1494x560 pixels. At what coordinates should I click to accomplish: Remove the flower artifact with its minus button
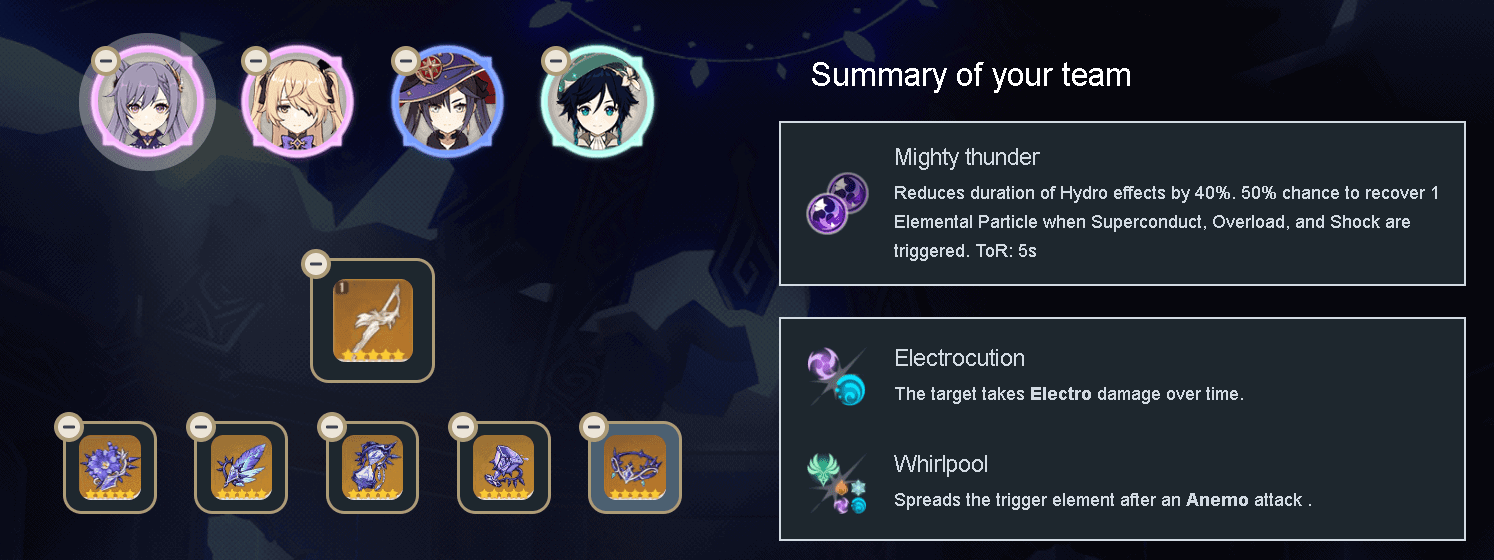[68, 427]
